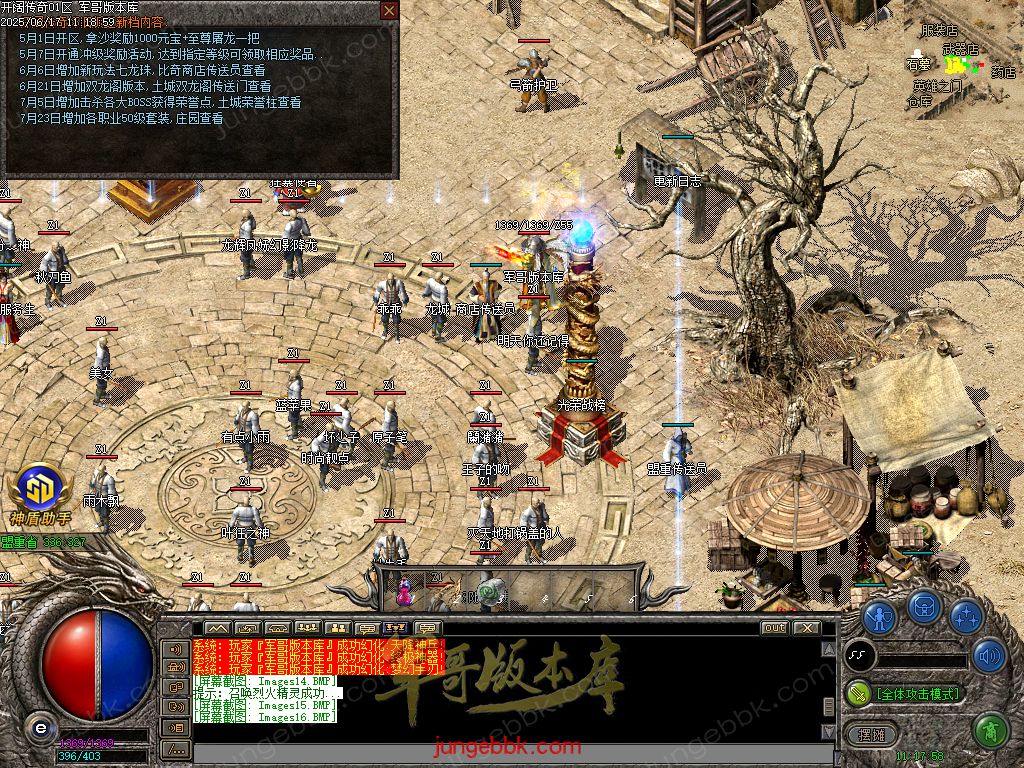Click the top speaker chat channel button
Viewport: 1024px width, 768px height.
pyautogui.click(x=176, y=648)
